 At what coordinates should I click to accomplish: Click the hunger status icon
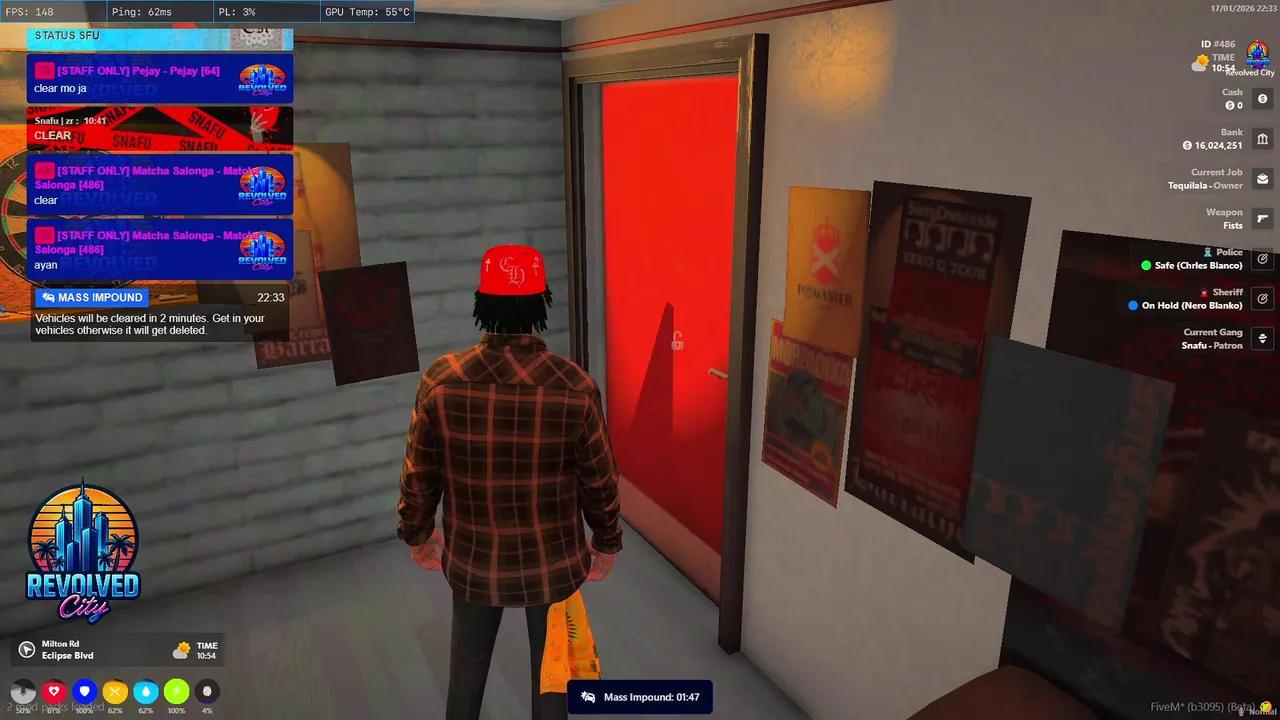(x=115, y=690)
